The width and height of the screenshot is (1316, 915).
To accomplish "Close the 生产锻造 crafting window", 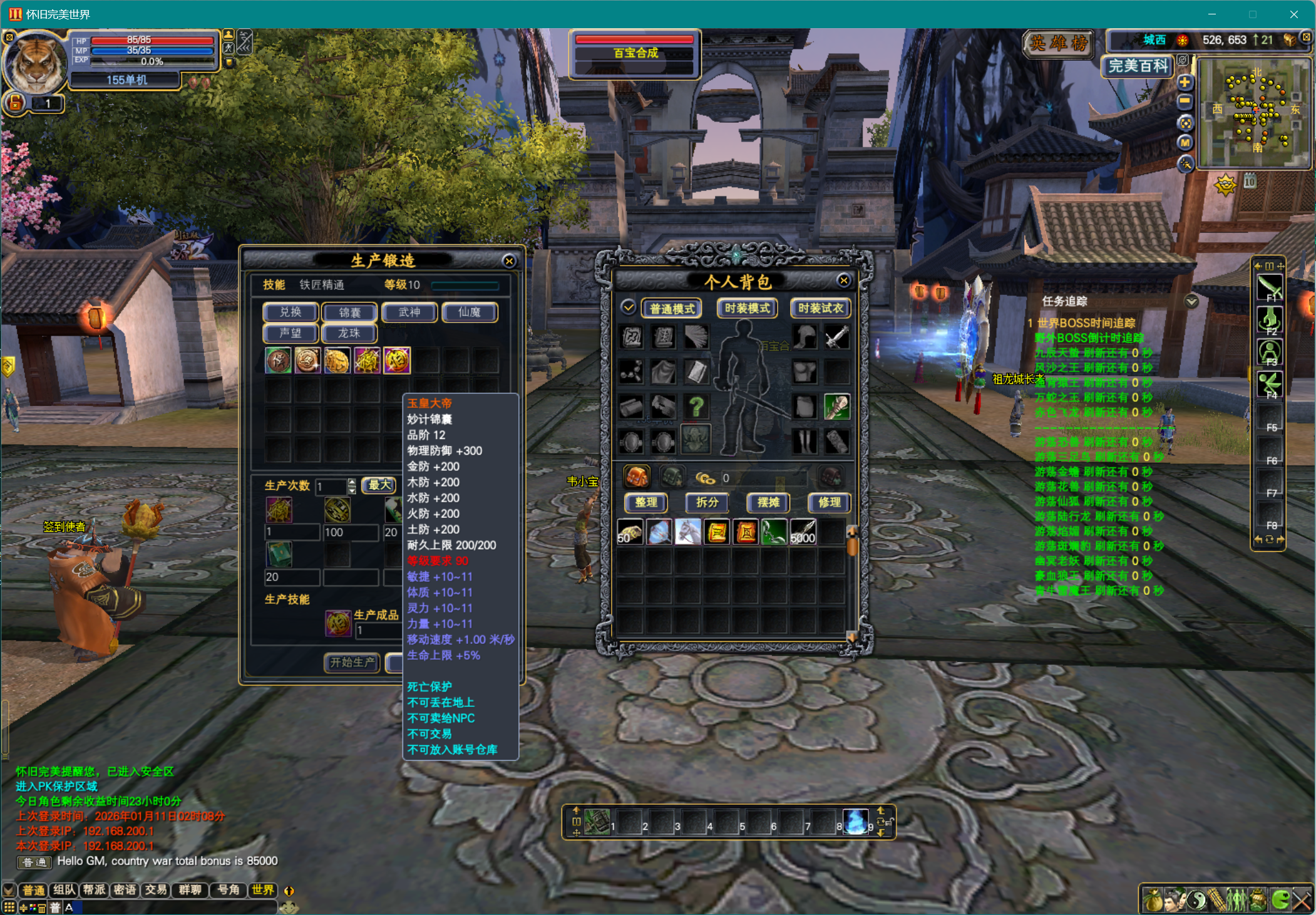I will pos(509,261).
